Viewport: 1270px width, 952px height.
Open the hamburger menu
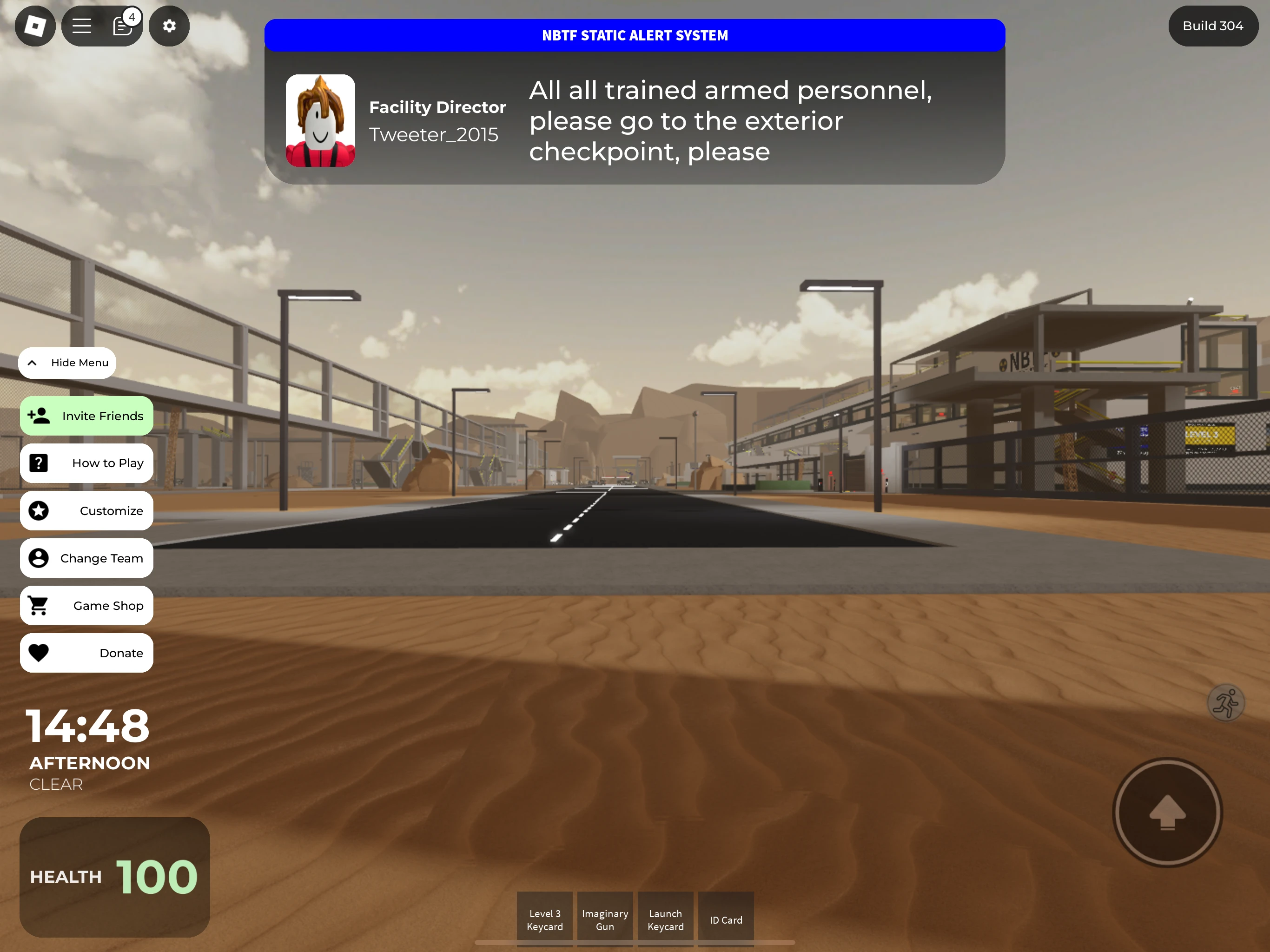[x=82, y=26]
